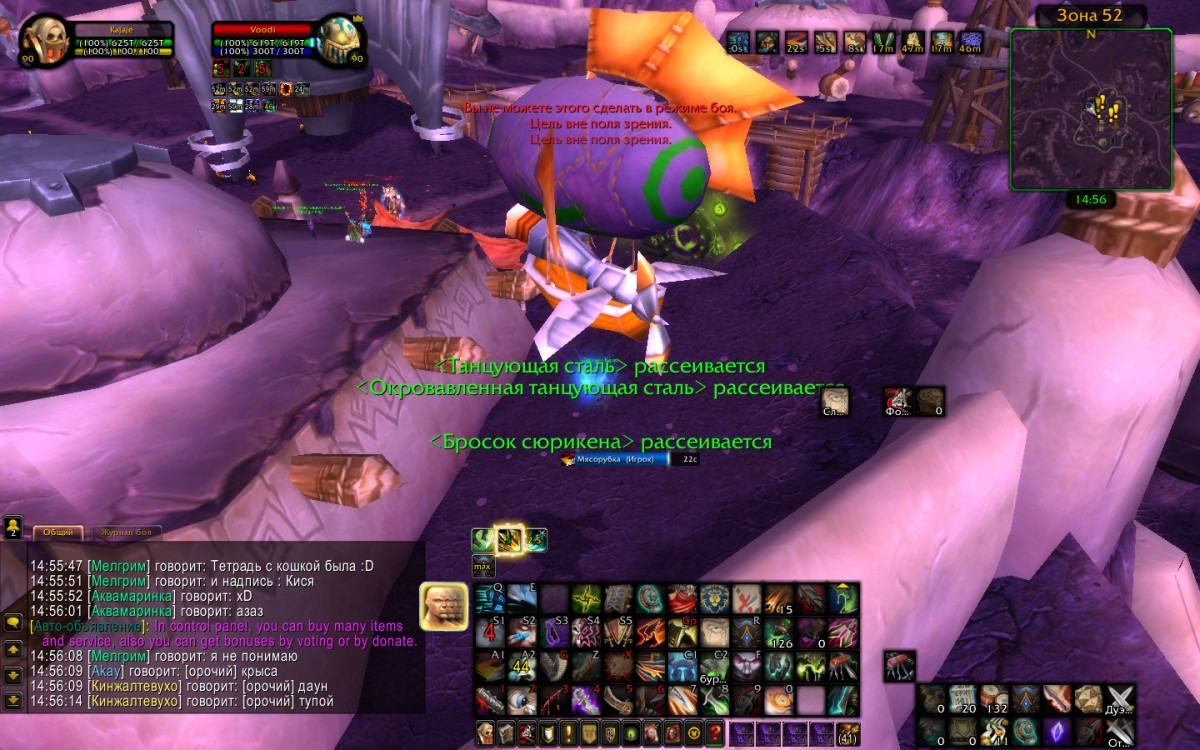Trigger the ability with the yellow 44 cooldown
Viewport: 1200px width, 750px height.
pos(521,666)
